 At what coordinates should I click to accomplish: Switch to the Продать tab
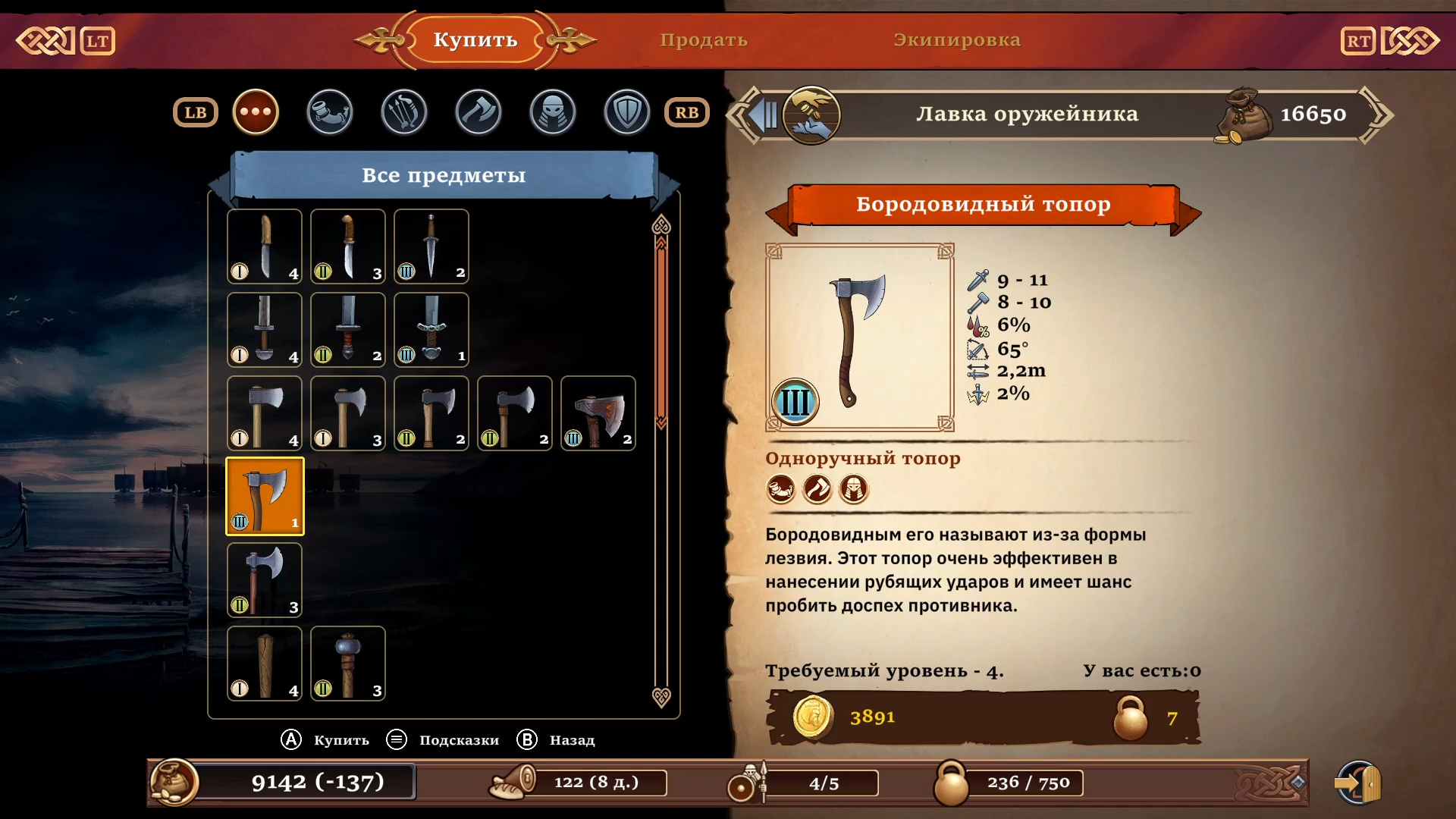703,40
